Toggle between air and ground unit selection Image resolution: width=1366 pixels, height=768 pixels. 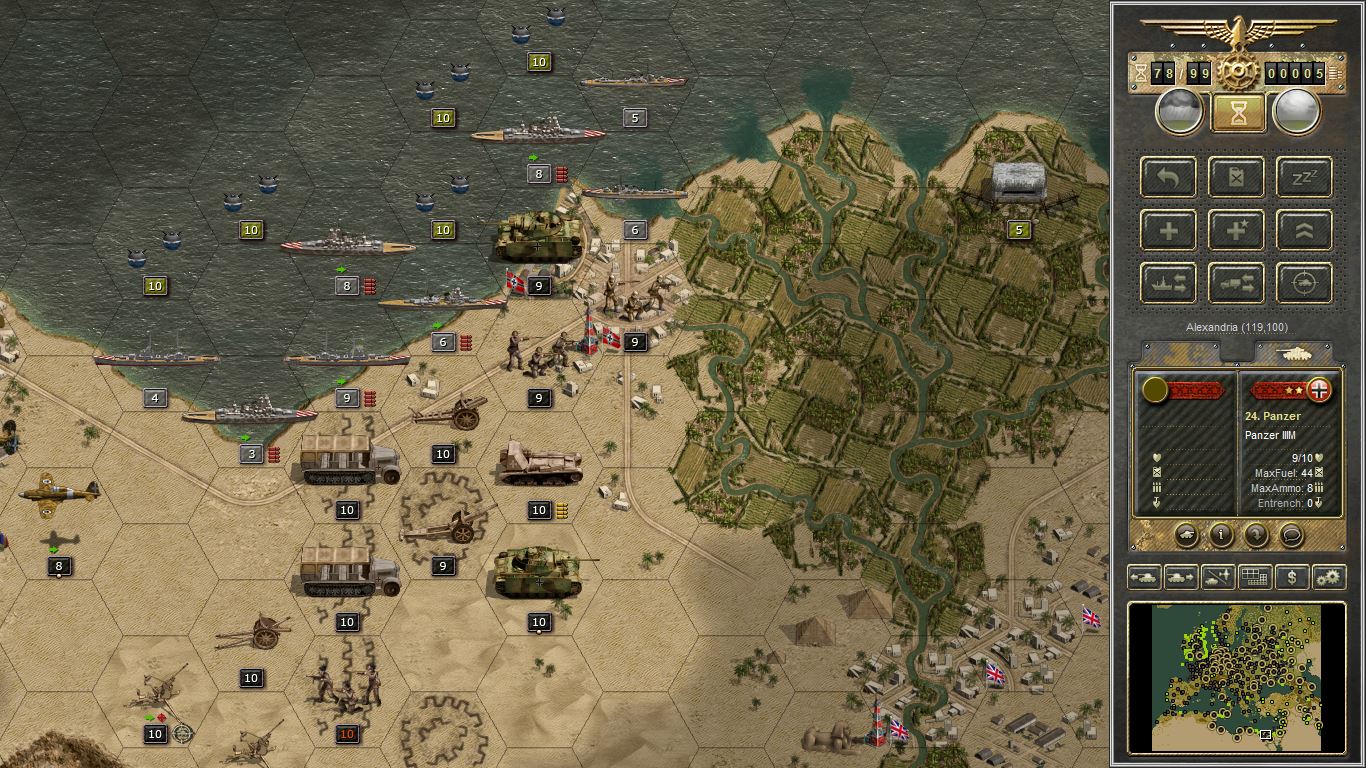point(1216,578)
